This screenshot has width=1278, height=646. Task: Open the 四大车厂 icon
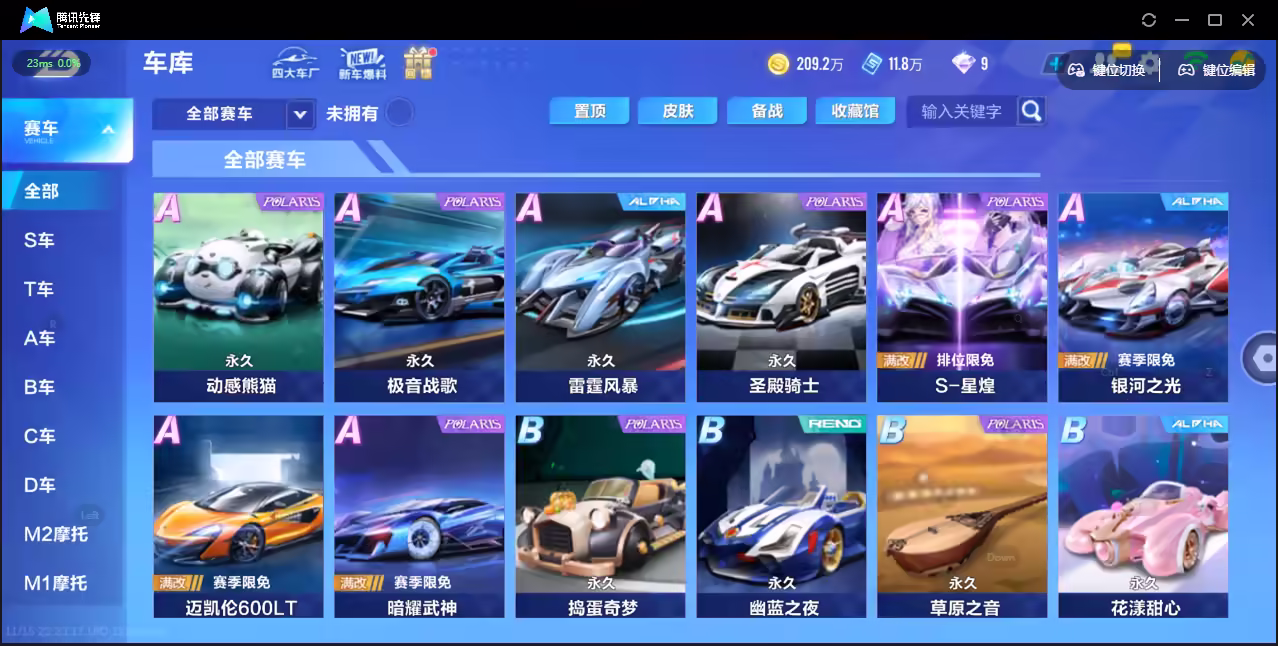295,62
